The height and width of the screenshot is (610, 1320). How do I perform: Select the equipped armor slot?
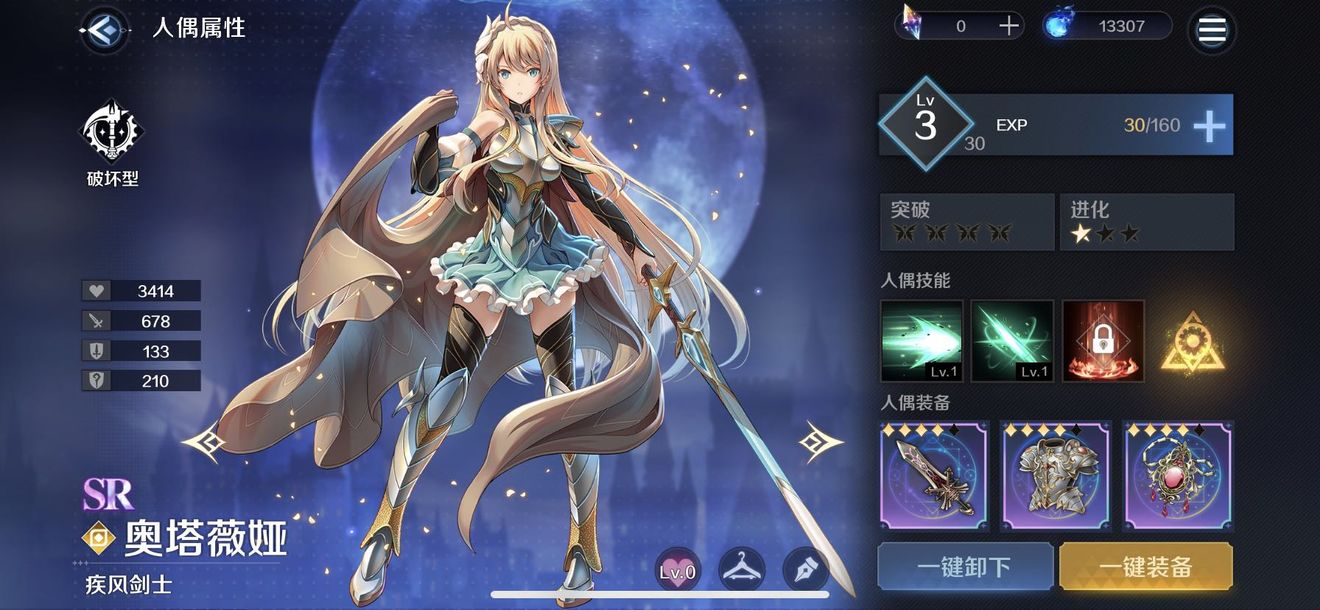pos(1055,476)
